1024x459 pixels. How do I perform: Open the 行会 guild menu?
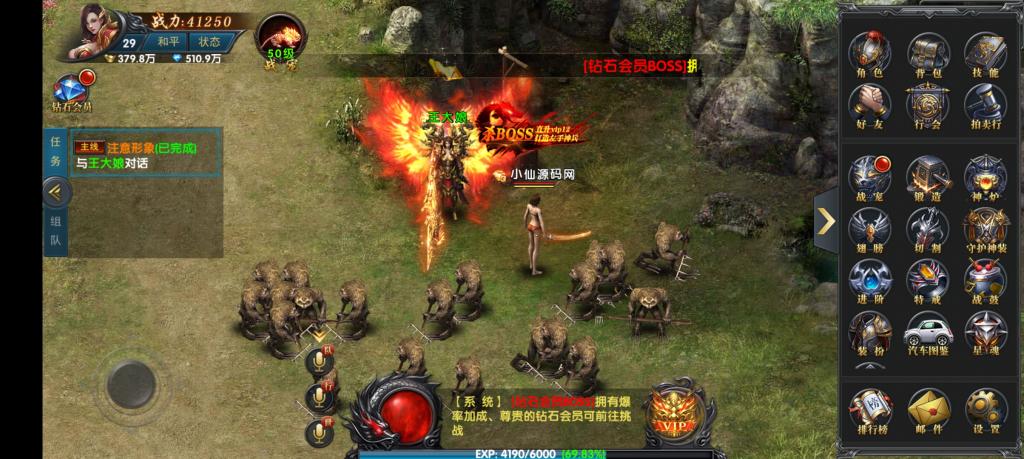pos(927,105)
